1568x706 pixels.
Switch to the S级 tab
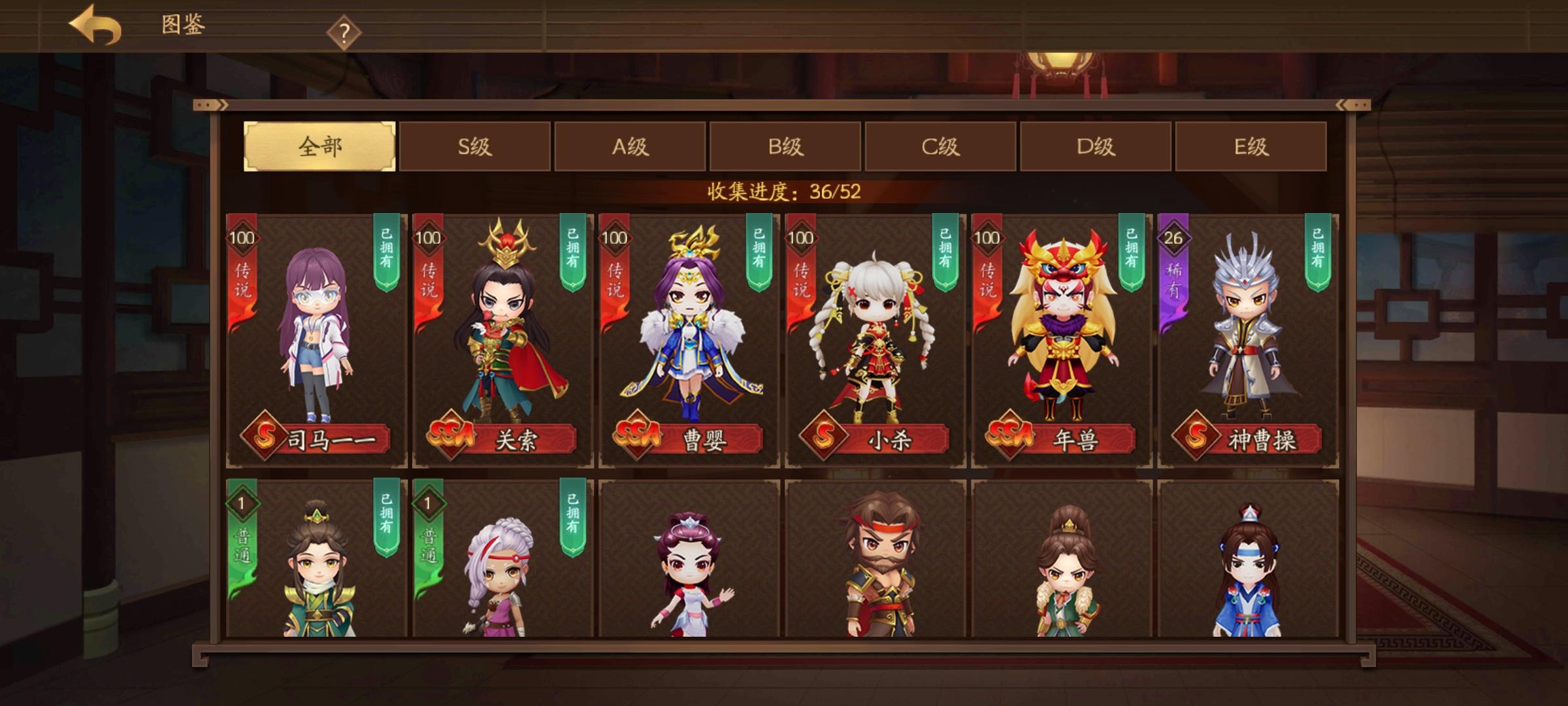[x=476, y=148]
